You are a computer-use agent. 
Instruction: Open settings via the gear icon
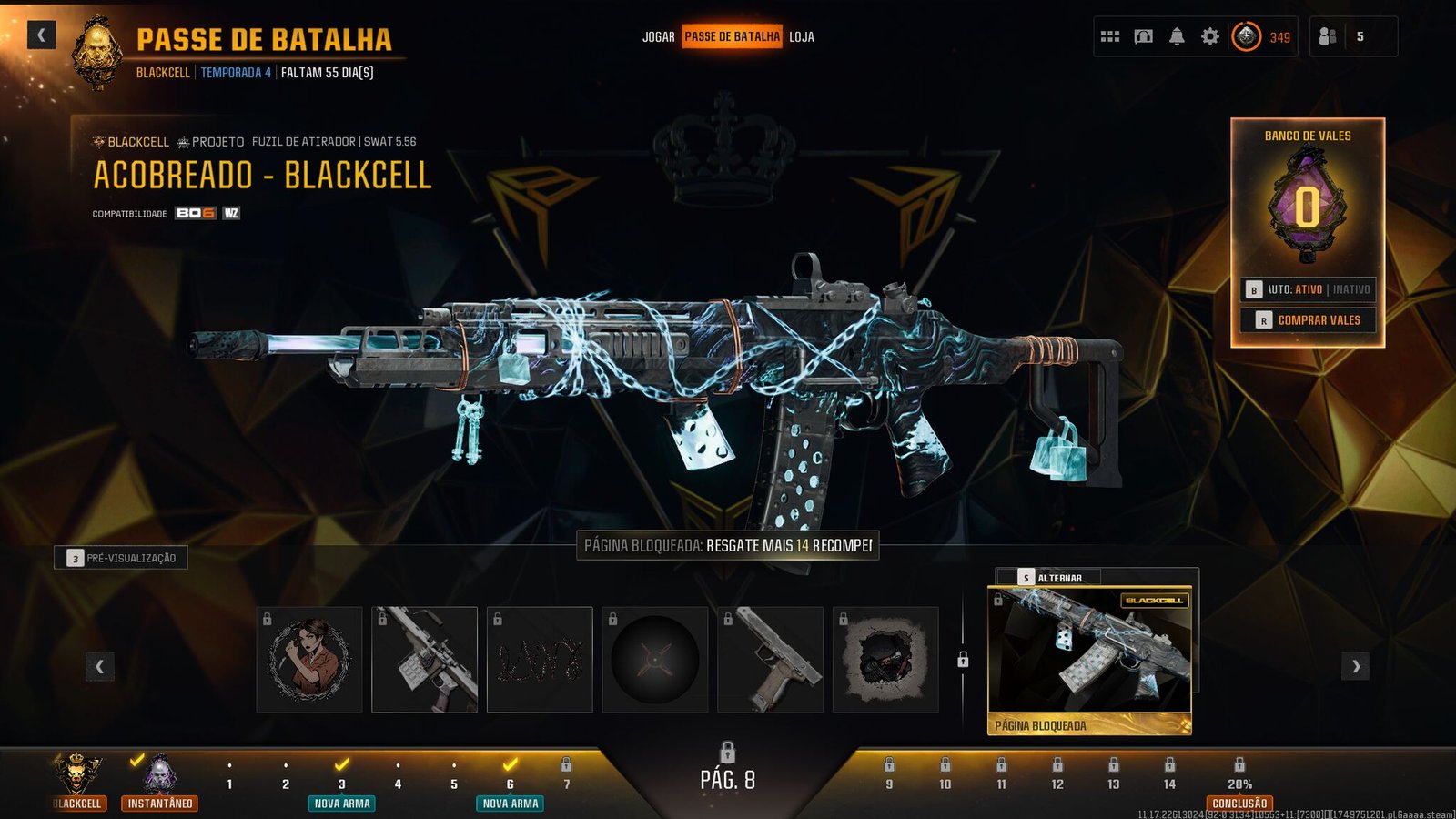1209,37
